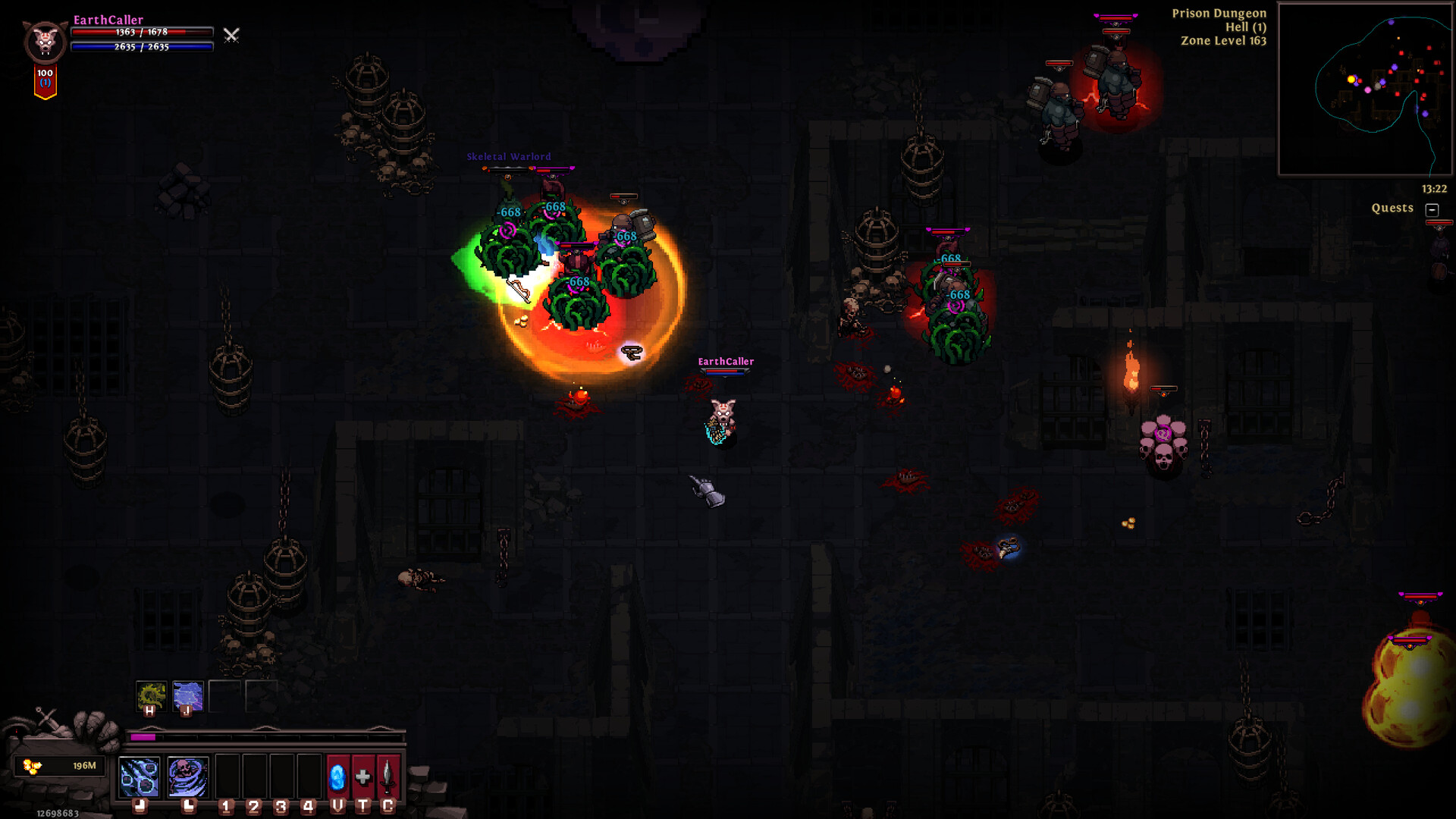
Task: Use the skull whirlwind secondary skill
Action: click(187, 777)
